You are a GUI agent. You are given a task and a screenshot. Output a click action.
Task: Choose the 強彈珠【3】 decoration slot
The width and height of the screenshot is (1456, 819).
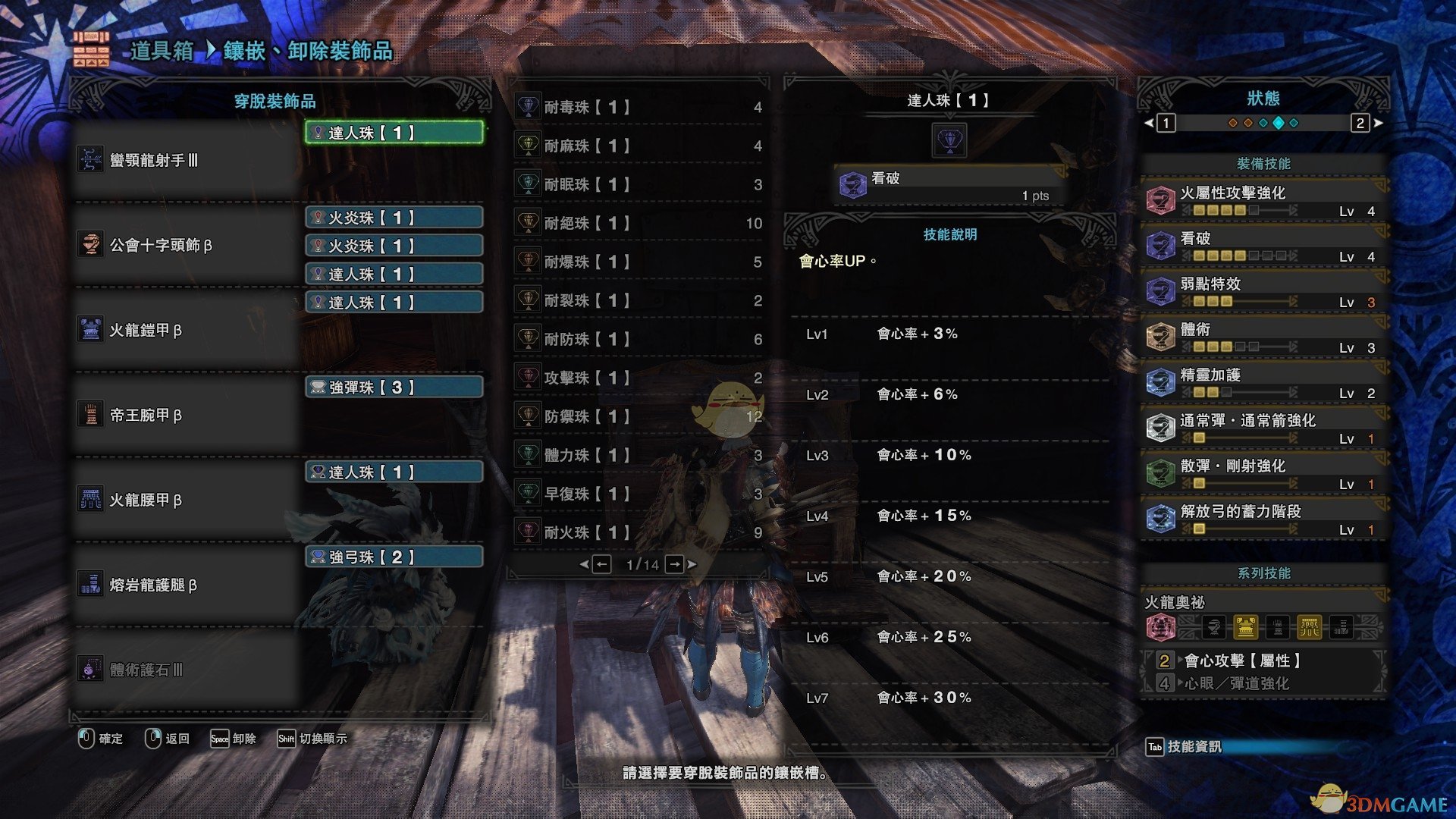[394, 388]
